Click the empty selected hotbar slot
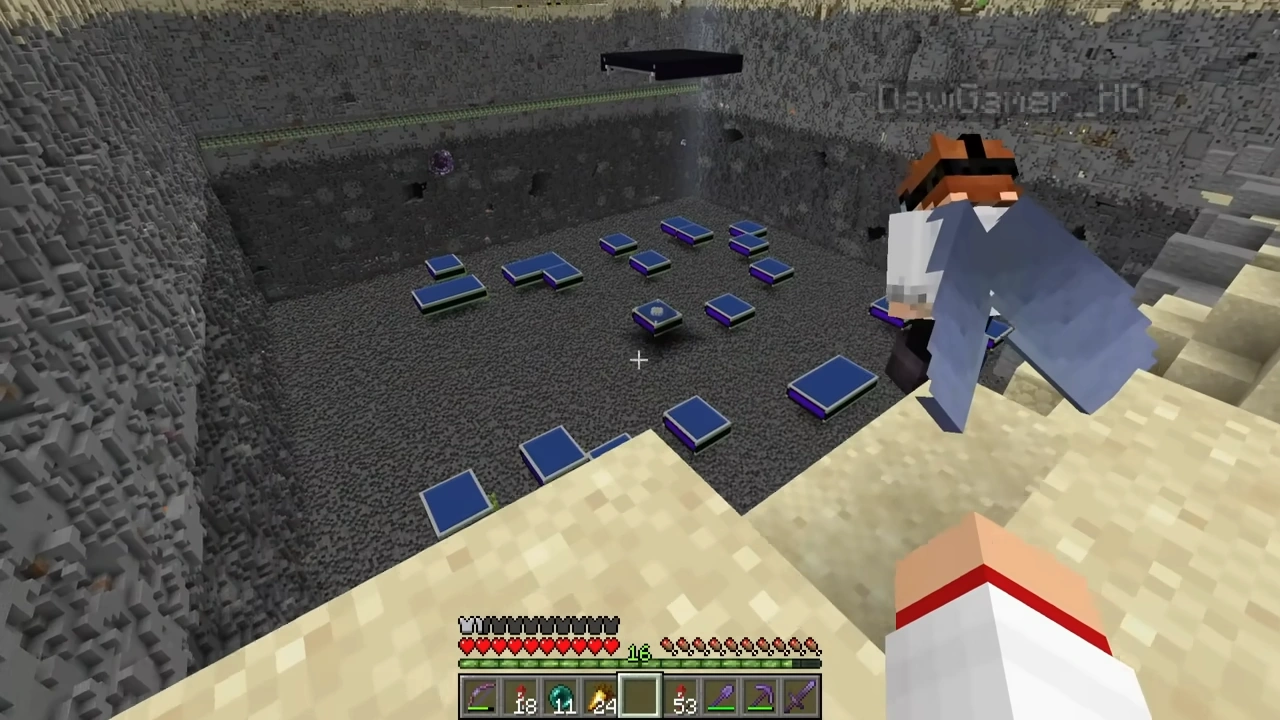Viewport: 1280px width, 720px height. tap(641, 695)
